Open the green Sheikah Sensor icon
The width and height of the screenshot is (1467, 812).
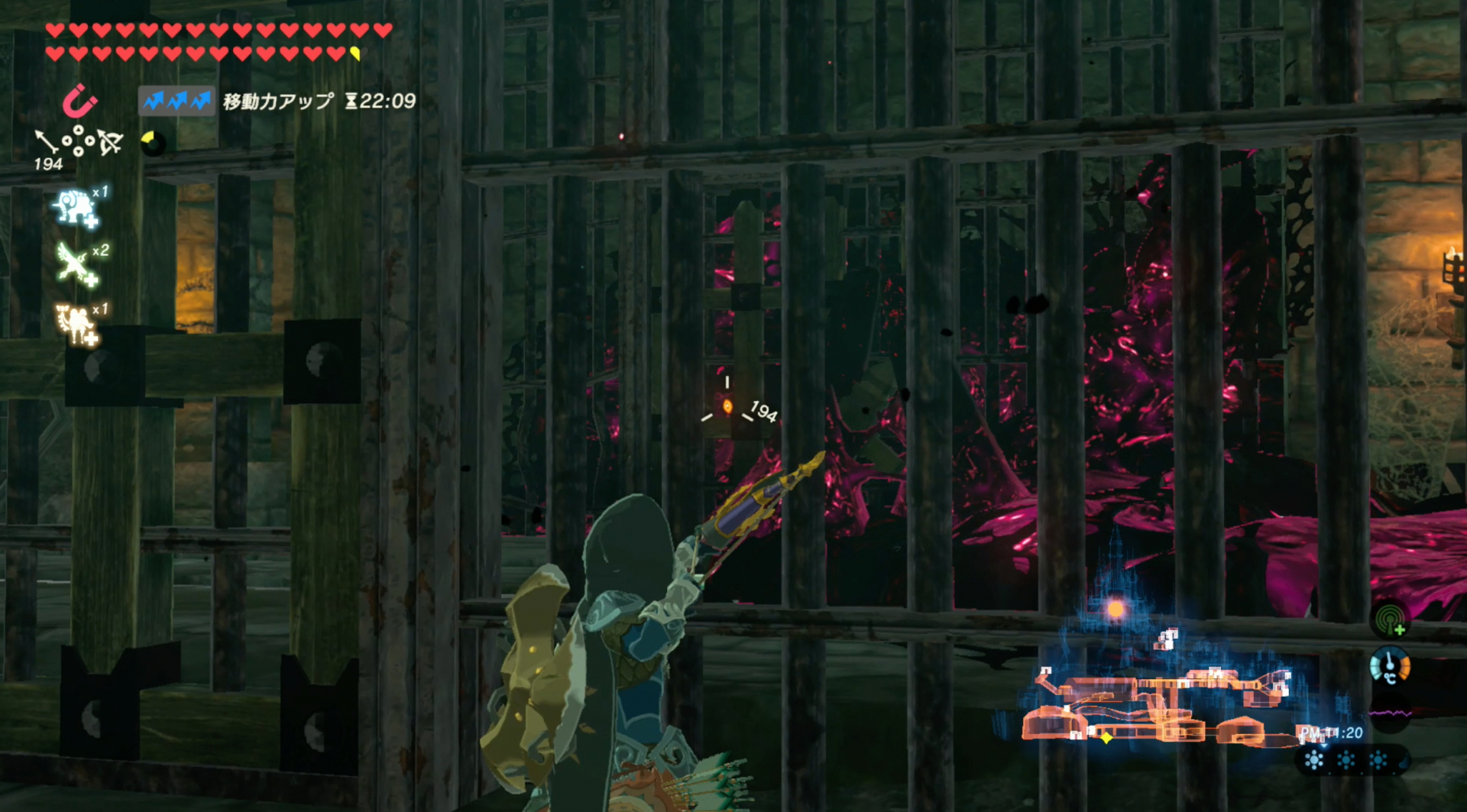pos(1390,619)
